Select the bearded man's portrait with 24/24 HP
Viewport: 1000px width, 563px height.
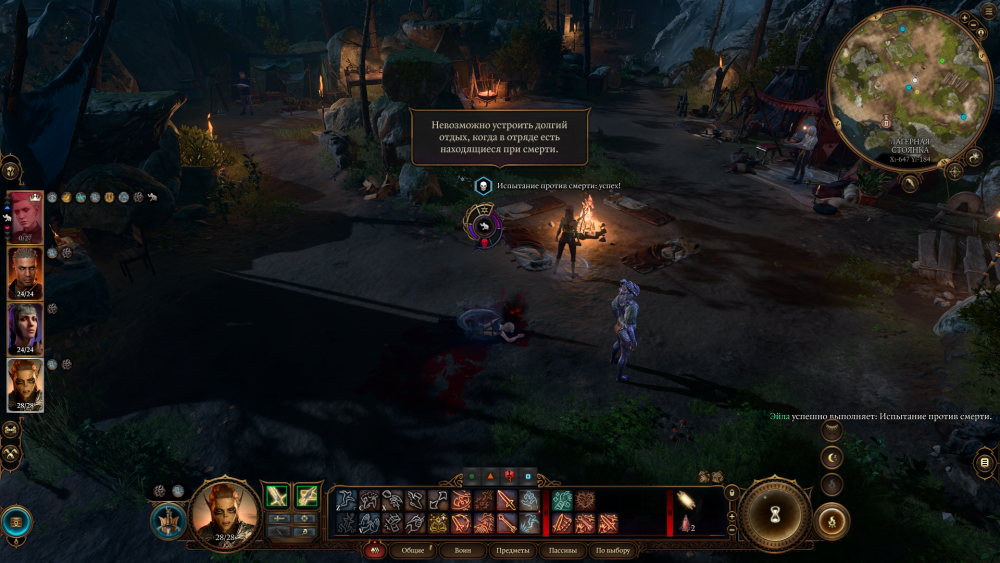(x=25, y=271)
